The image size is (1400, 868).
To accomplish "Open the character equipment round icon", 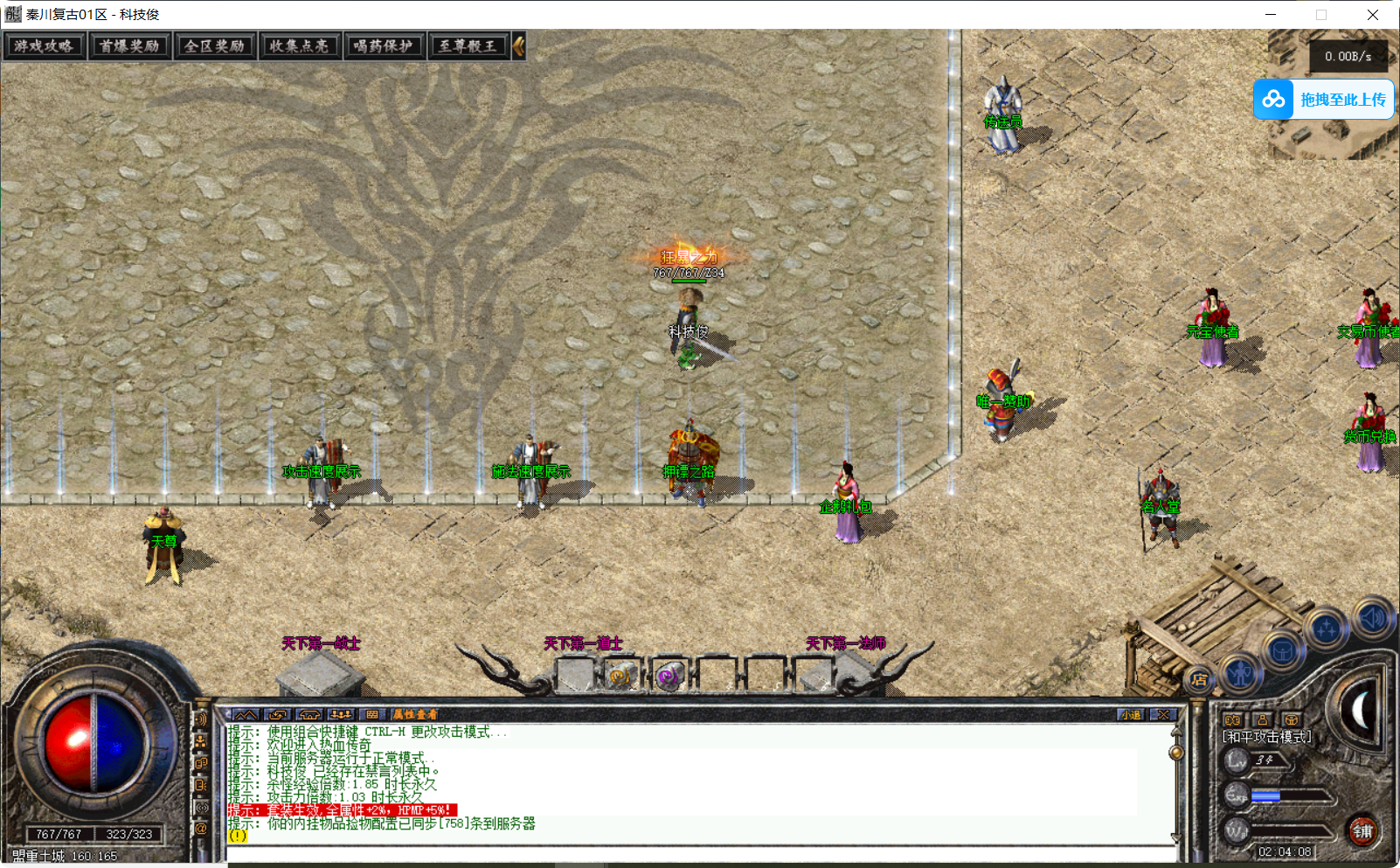I will (1241, 672).
